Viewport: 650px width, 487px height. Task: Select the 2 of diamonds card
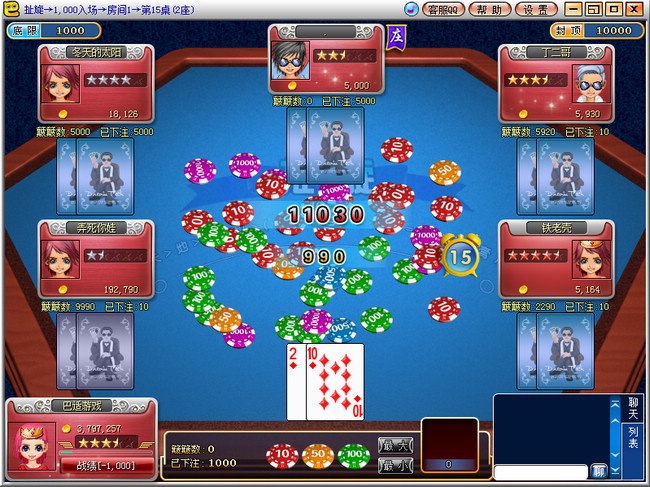pos(295,383)
